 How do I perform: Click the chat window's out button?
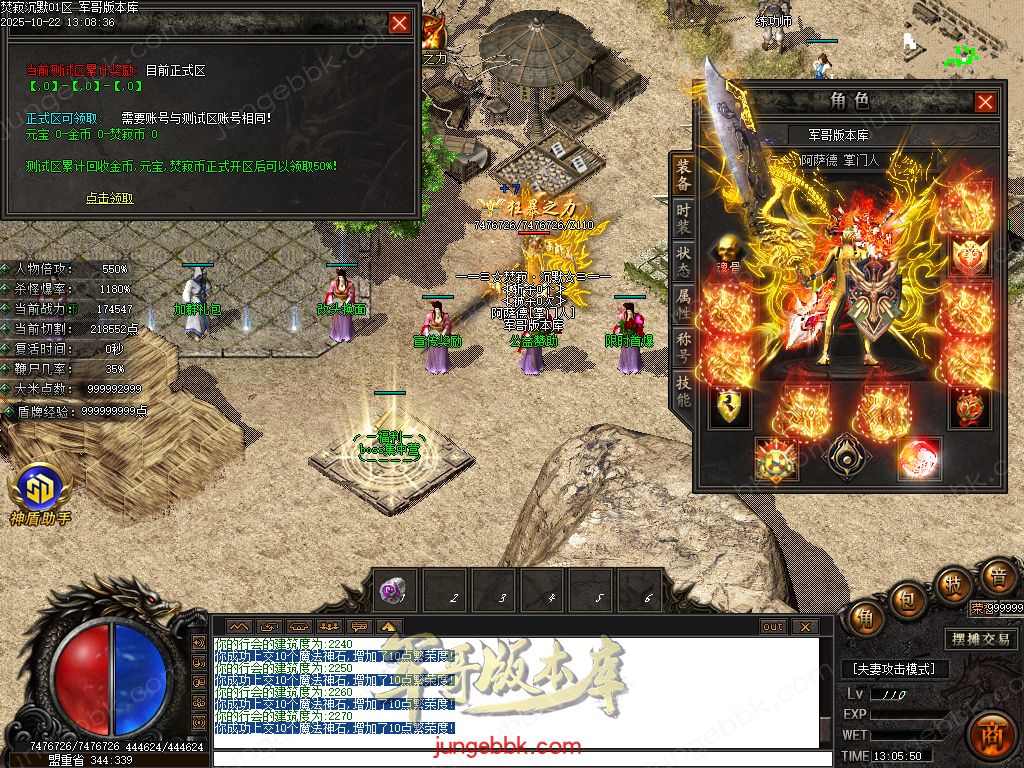click(x=773, y=627)
